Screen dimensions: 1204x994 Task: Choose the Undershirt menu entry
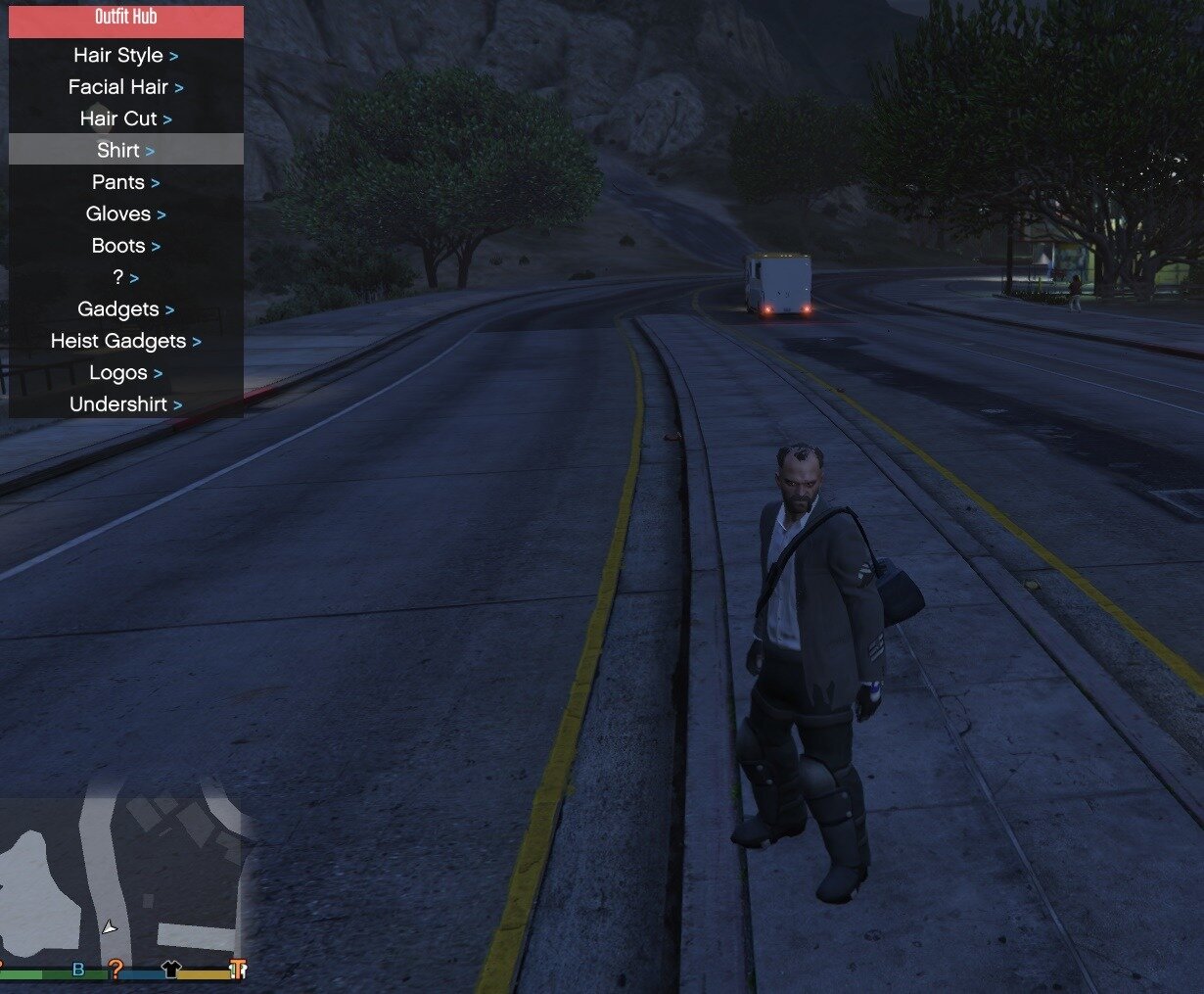tap(125, 404)
